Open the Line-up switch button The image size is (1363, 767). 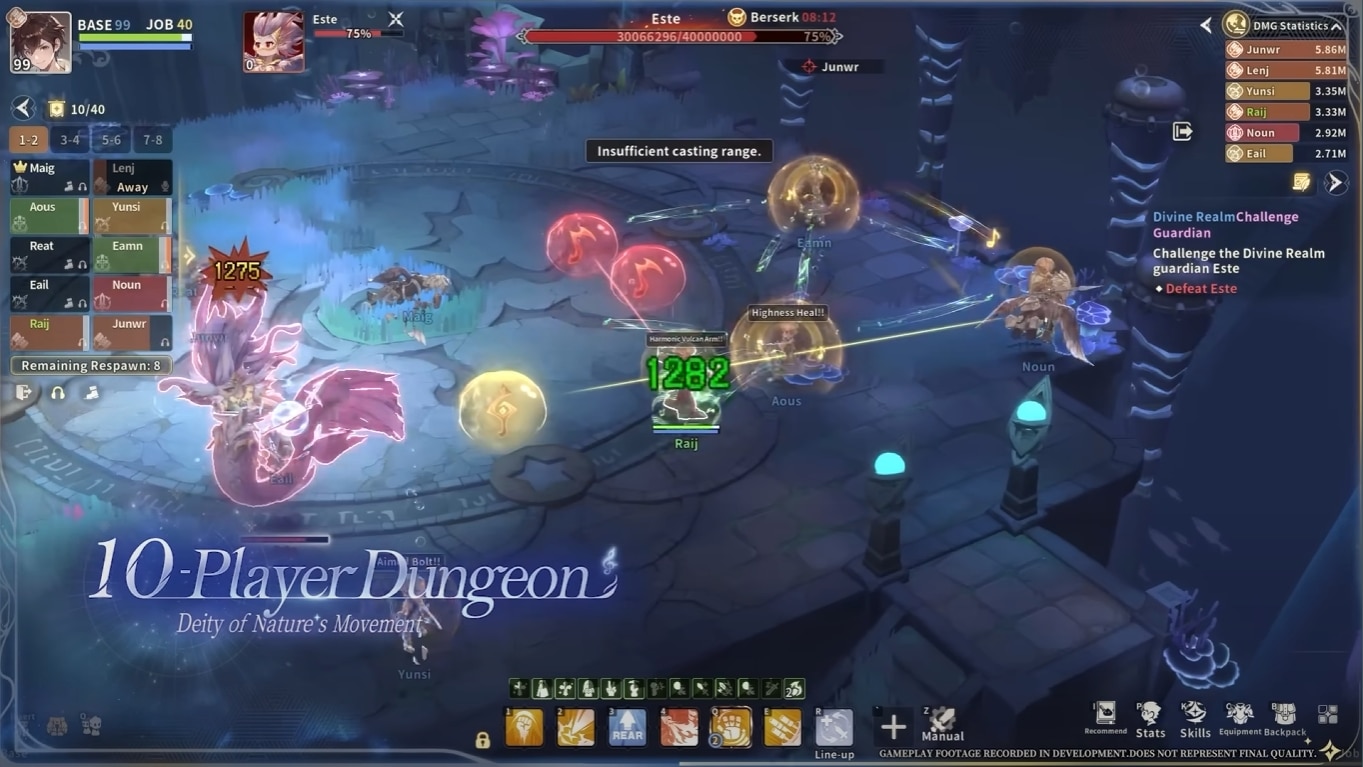point(834,729)
